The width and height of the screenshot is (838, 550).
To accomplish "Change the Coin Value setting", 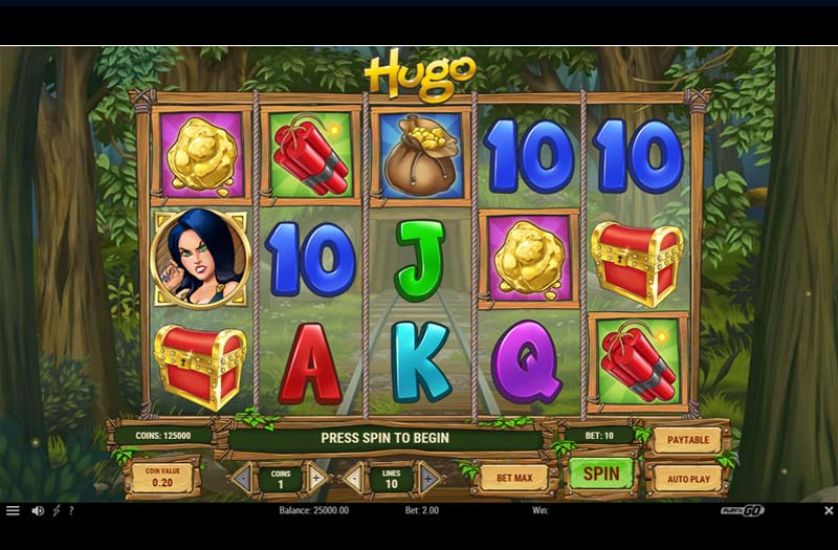I will click(162, 478).
